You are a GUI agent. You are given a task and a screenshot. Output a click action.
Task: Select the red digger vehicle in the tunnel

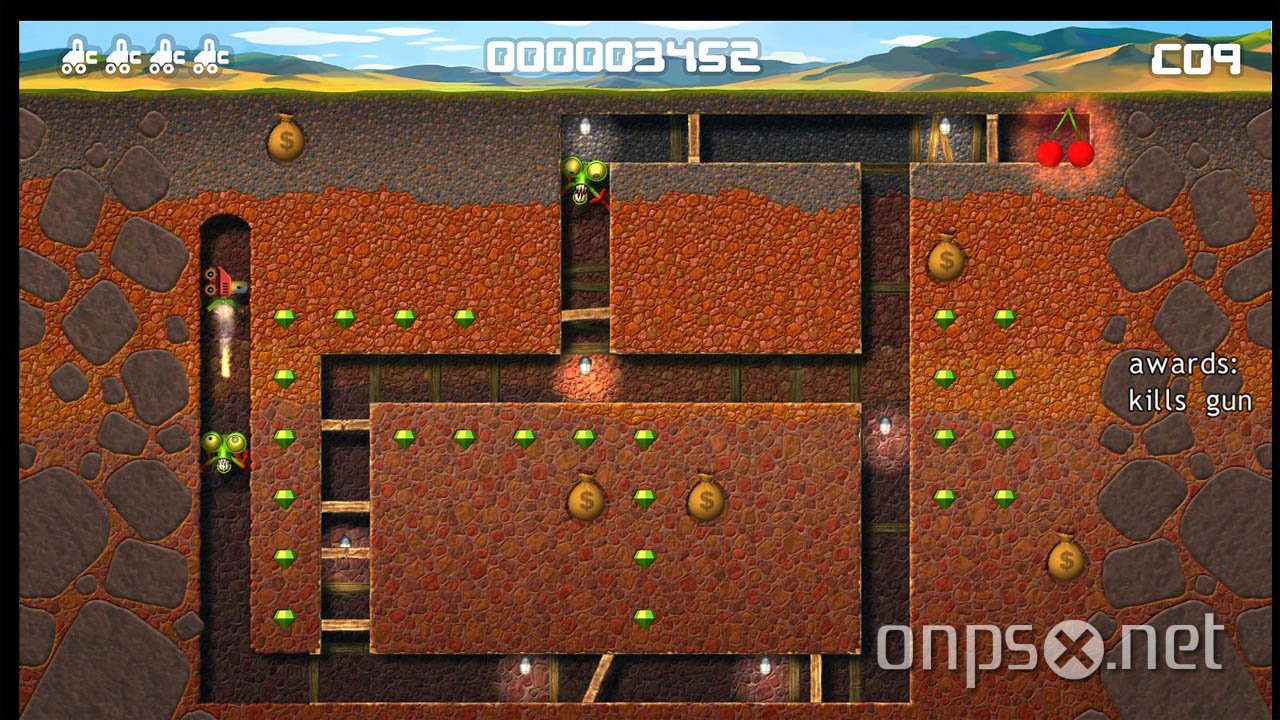[224, 286]
